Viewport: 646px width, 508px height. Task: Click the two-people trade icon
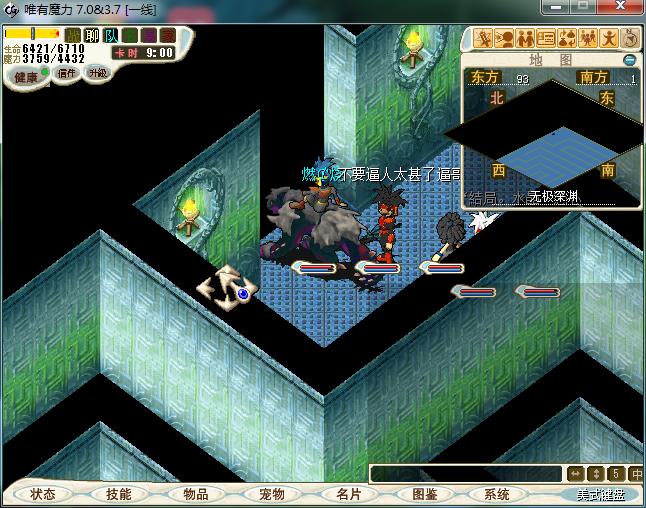click(525, 39)
